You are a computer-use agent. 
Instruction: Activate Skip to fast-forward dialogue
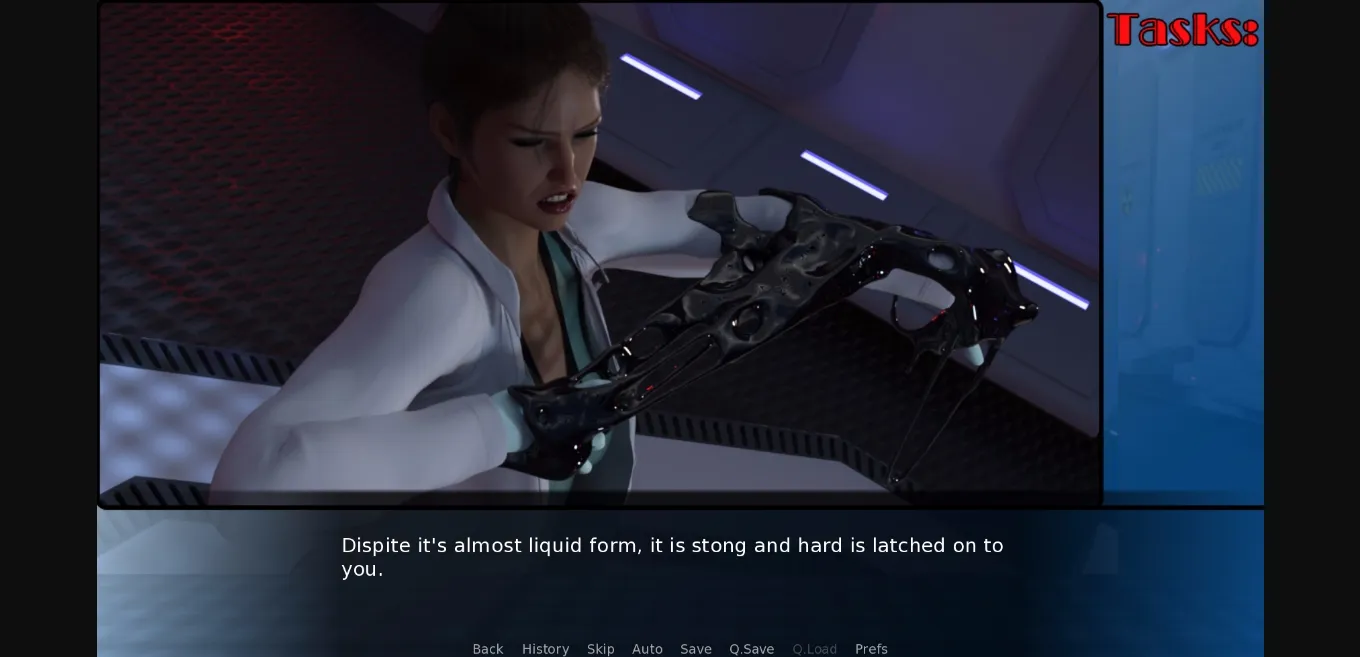[601, 649]
